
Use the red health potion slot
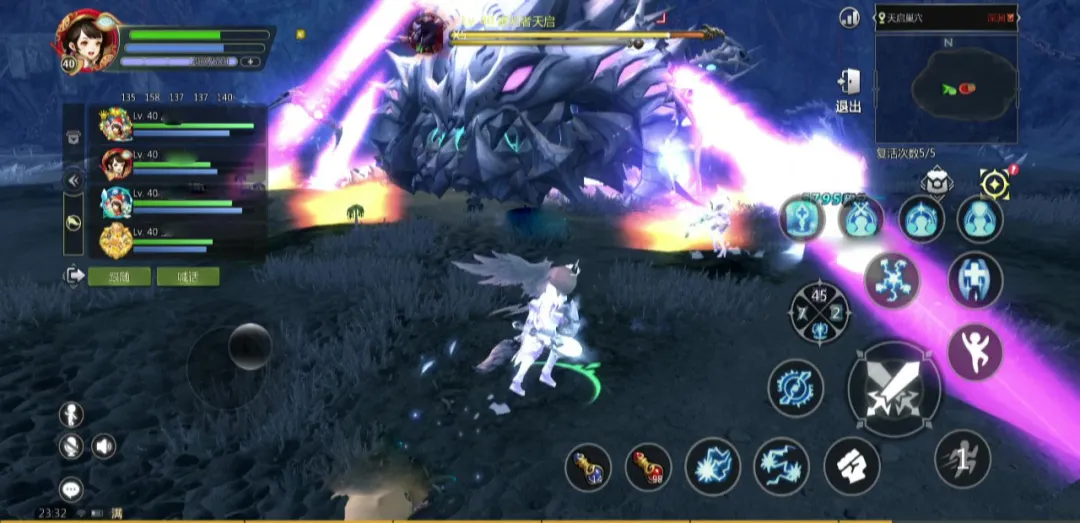point(648,466)
